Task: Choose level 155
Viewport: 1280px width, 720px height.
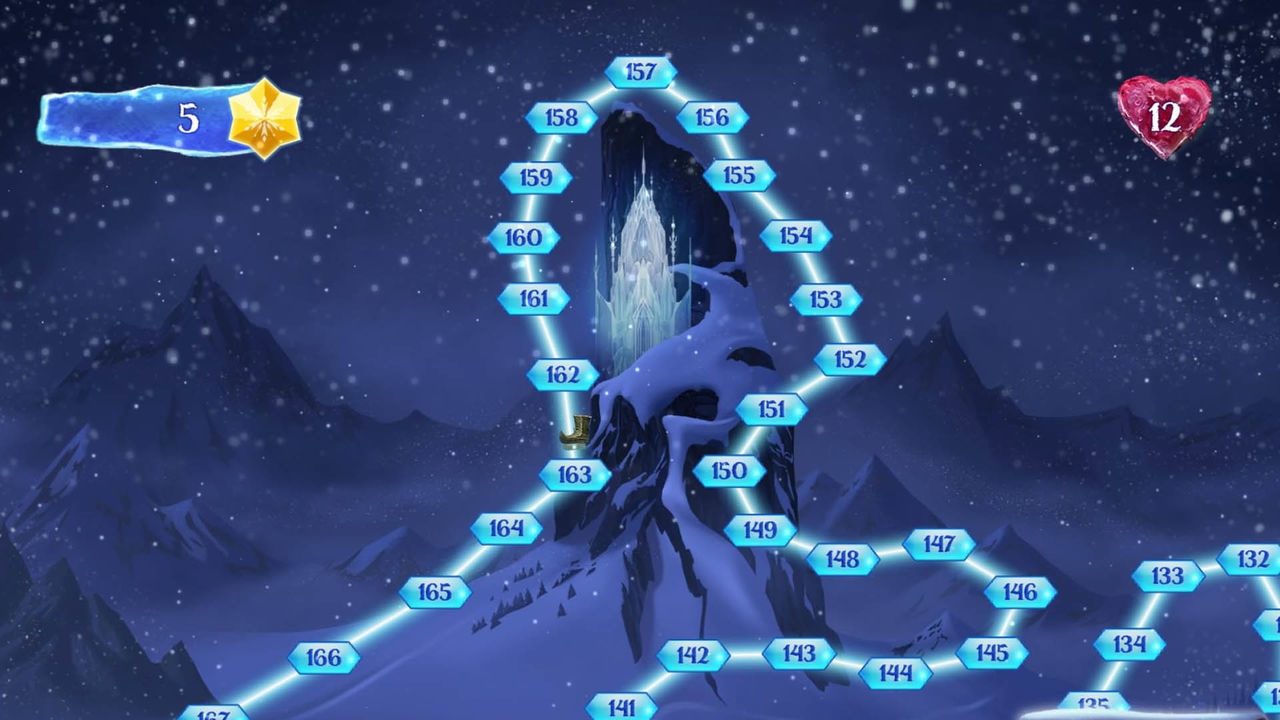Action: (740, 175)
